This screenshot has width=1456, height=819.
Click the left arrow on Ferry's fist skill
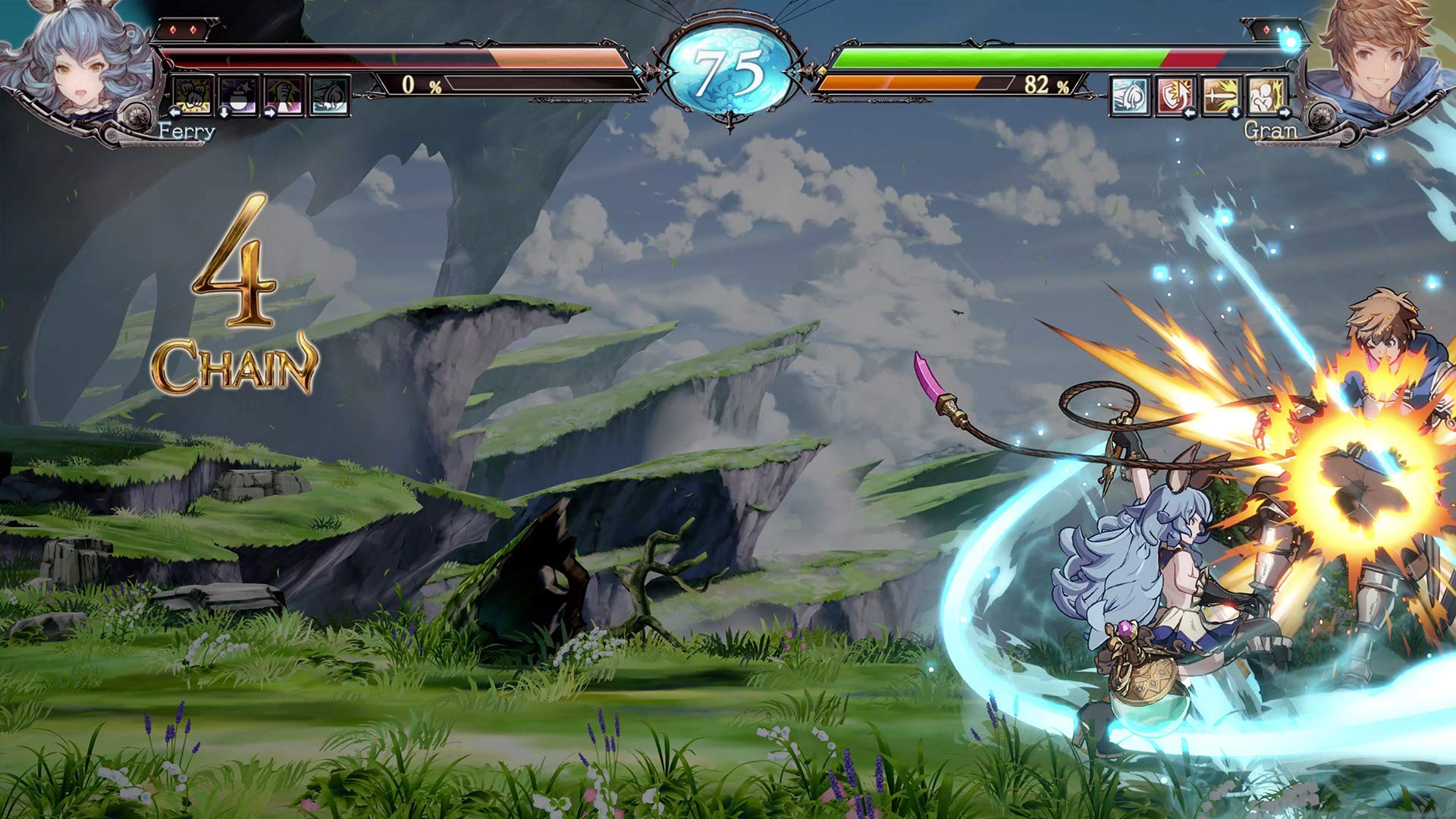tap(175, 113)
